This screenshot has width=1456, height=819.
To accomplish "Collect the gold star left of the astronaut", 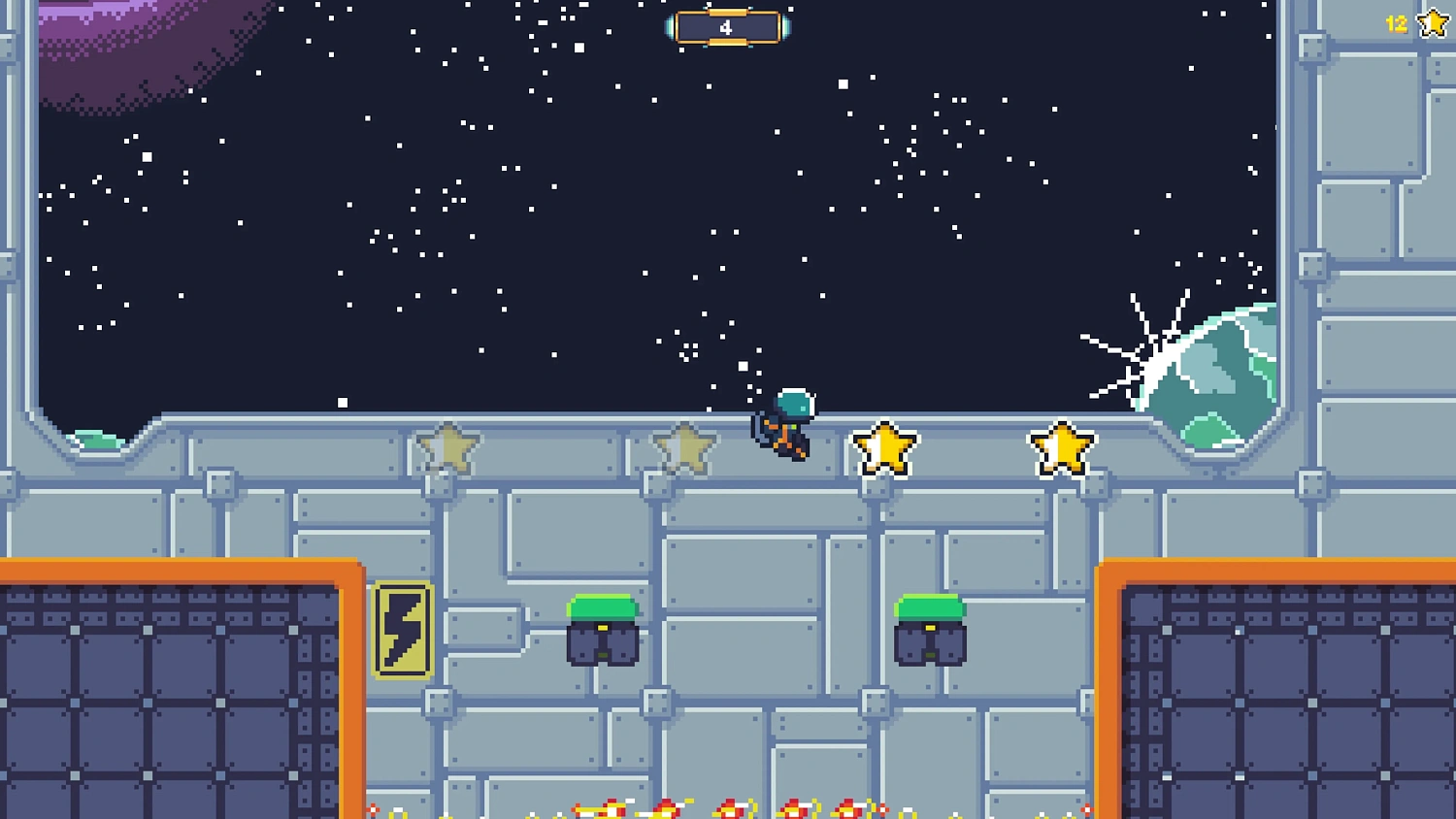I will [x=883, y=448].
